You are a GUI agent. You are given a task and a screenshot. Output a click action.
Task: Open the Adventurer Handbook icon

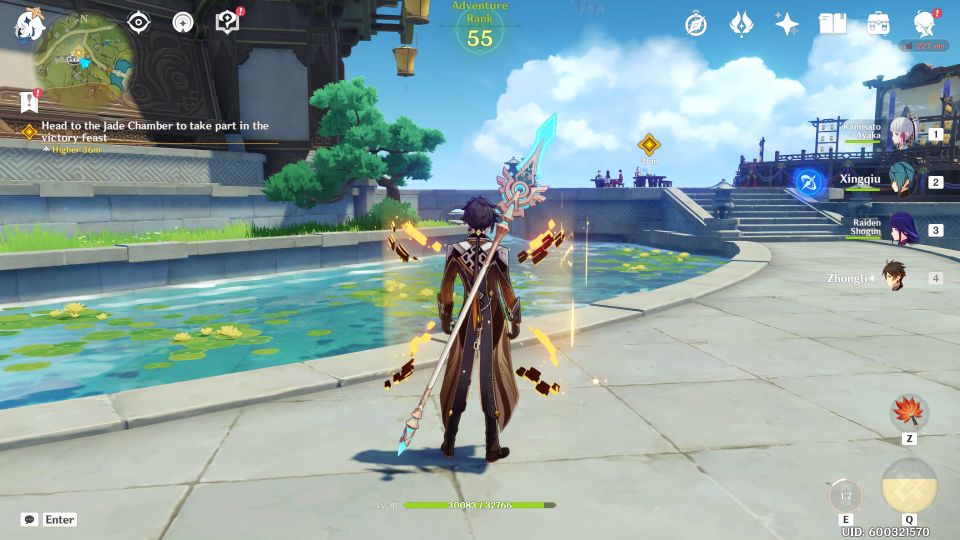832,24
